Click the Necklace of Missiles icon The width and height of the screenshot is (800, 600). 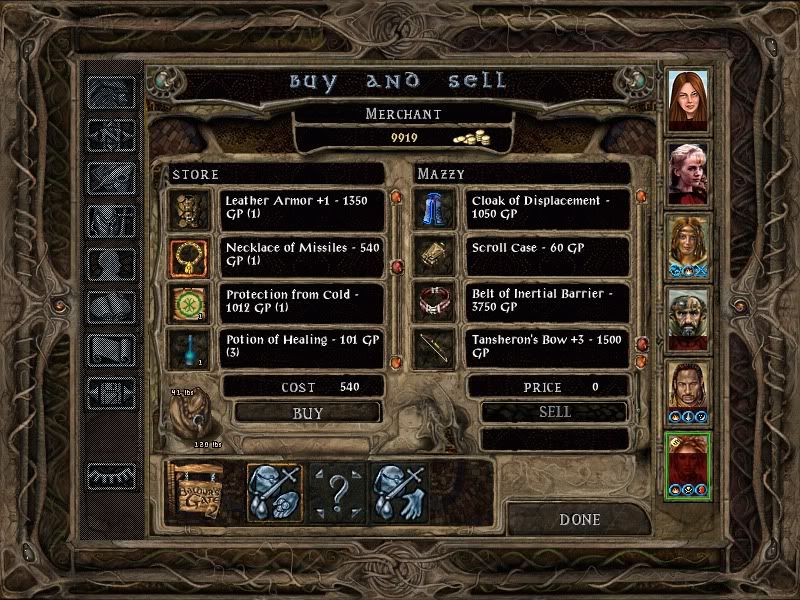187,256
